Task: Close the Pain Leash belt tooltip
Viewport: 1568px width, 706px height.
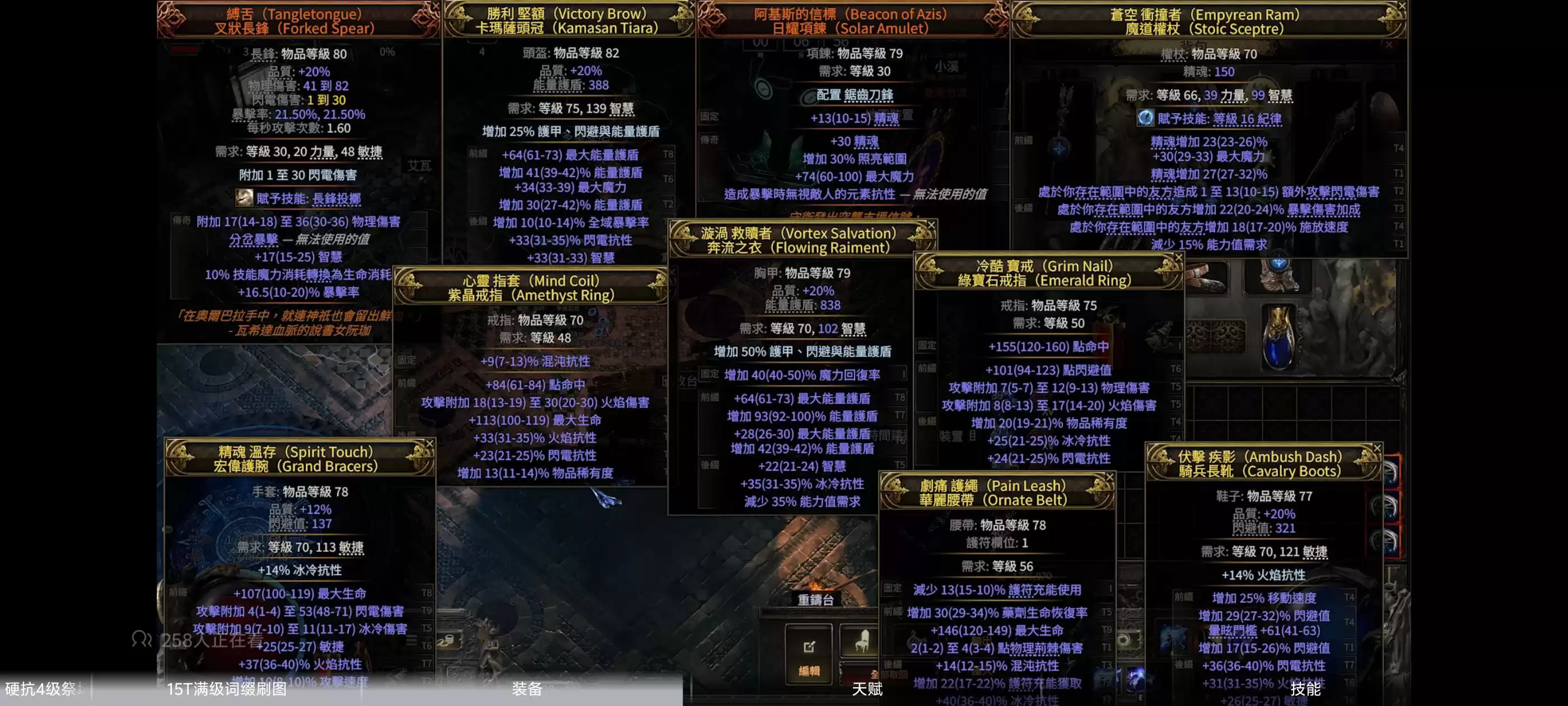Action: 1109,477
